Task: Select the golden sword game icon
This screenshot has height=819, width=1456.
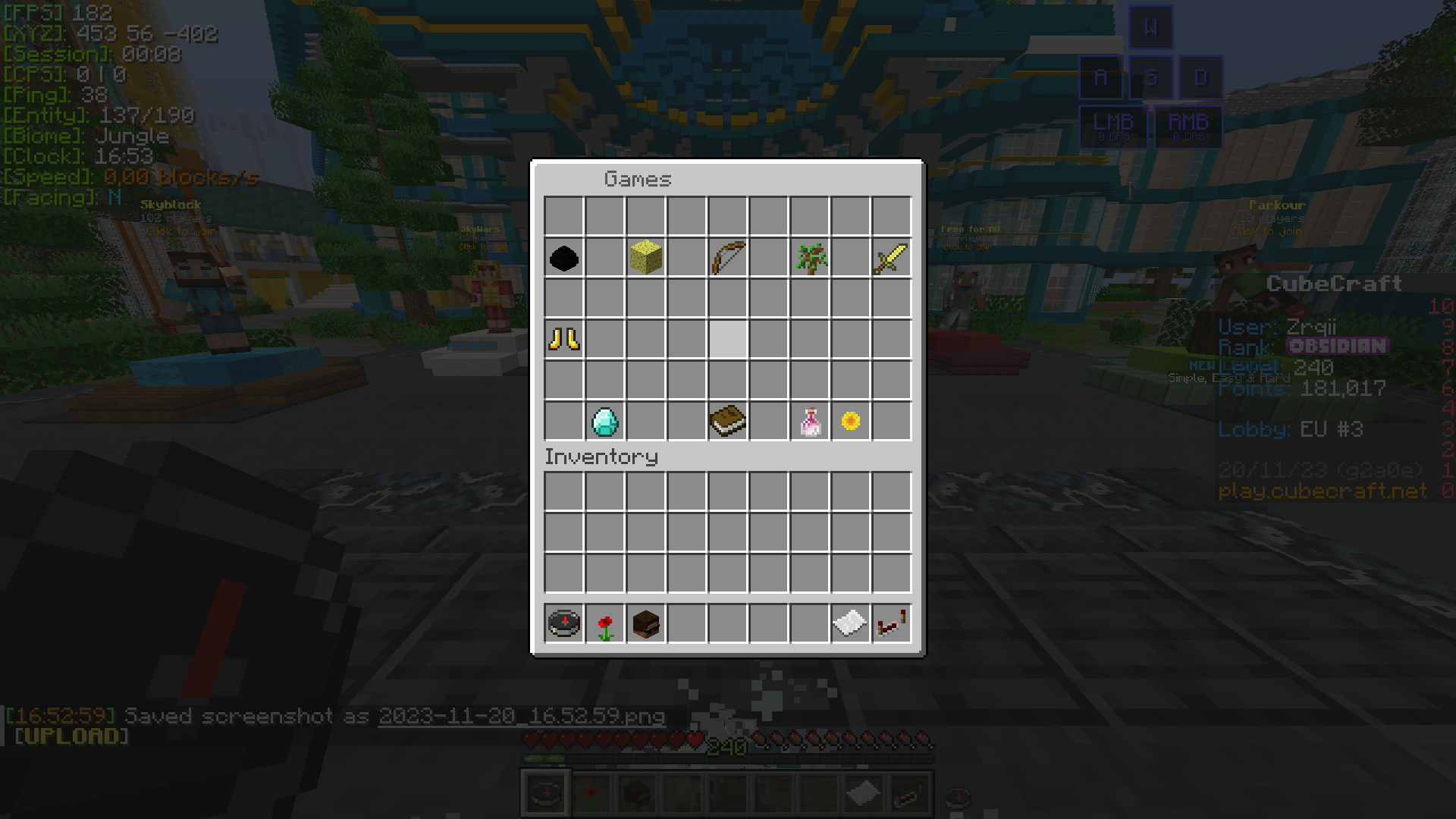Action: pyautogui.click(x=891, y=258)
